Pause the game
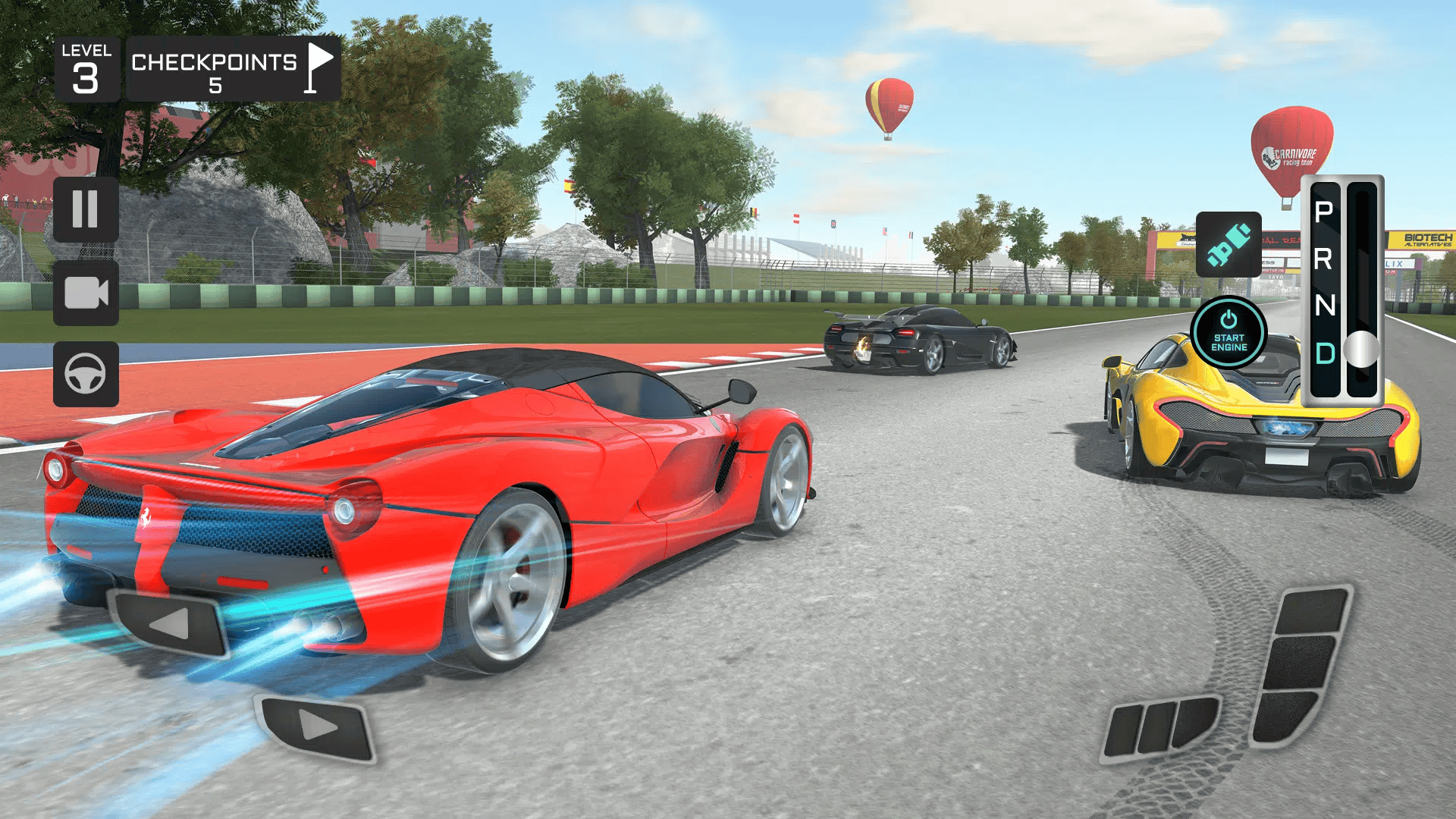The width and height of the screenshot is (1456, 819). pyautogui.click(x=86, y=209)
